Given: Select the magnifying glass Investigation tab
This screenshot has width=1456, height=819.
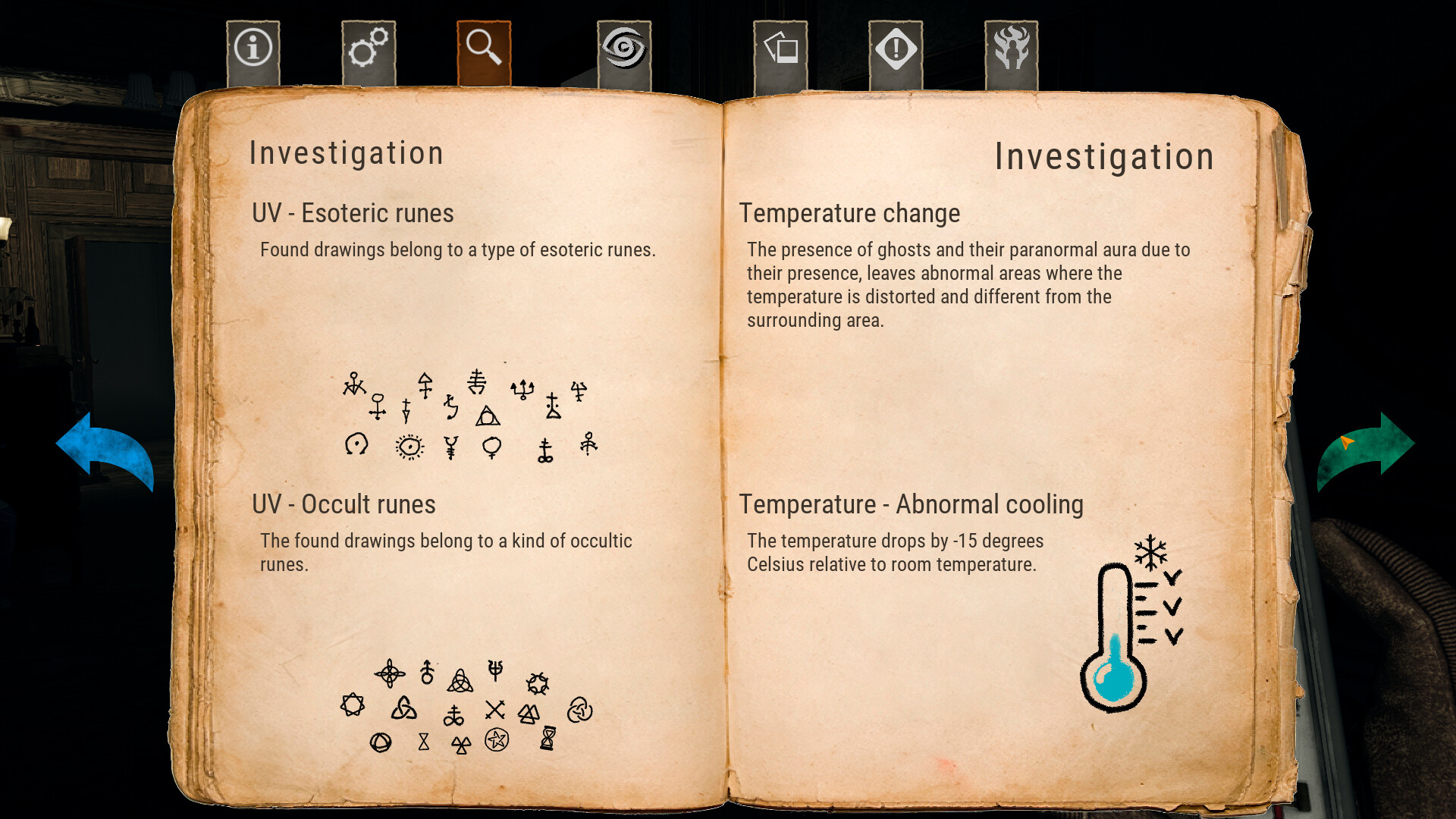Looking at the screenshot, I should 485,48.
